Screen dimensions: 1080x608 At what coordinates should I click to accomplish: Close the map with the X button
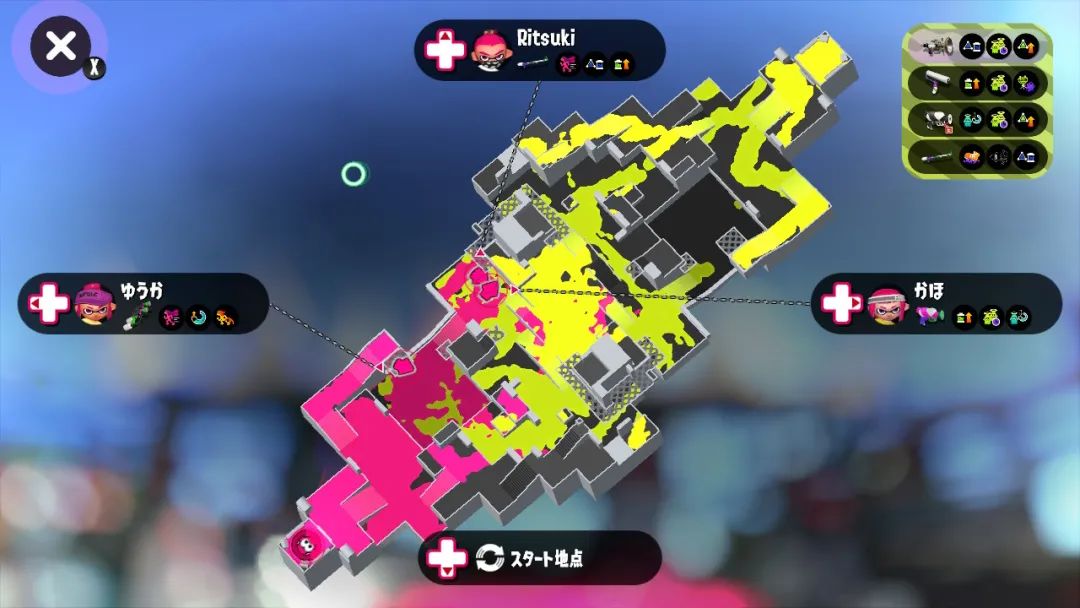pos(60,46)
